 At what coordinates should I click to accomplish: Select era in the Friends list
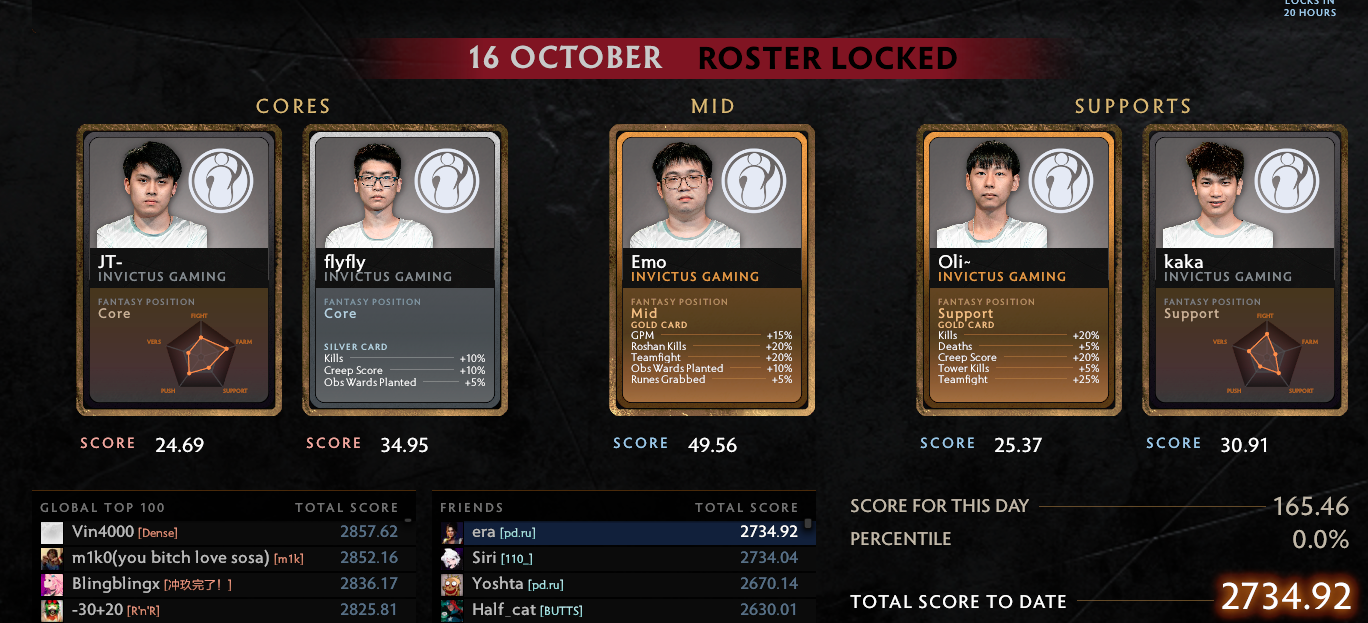point(620,532)
